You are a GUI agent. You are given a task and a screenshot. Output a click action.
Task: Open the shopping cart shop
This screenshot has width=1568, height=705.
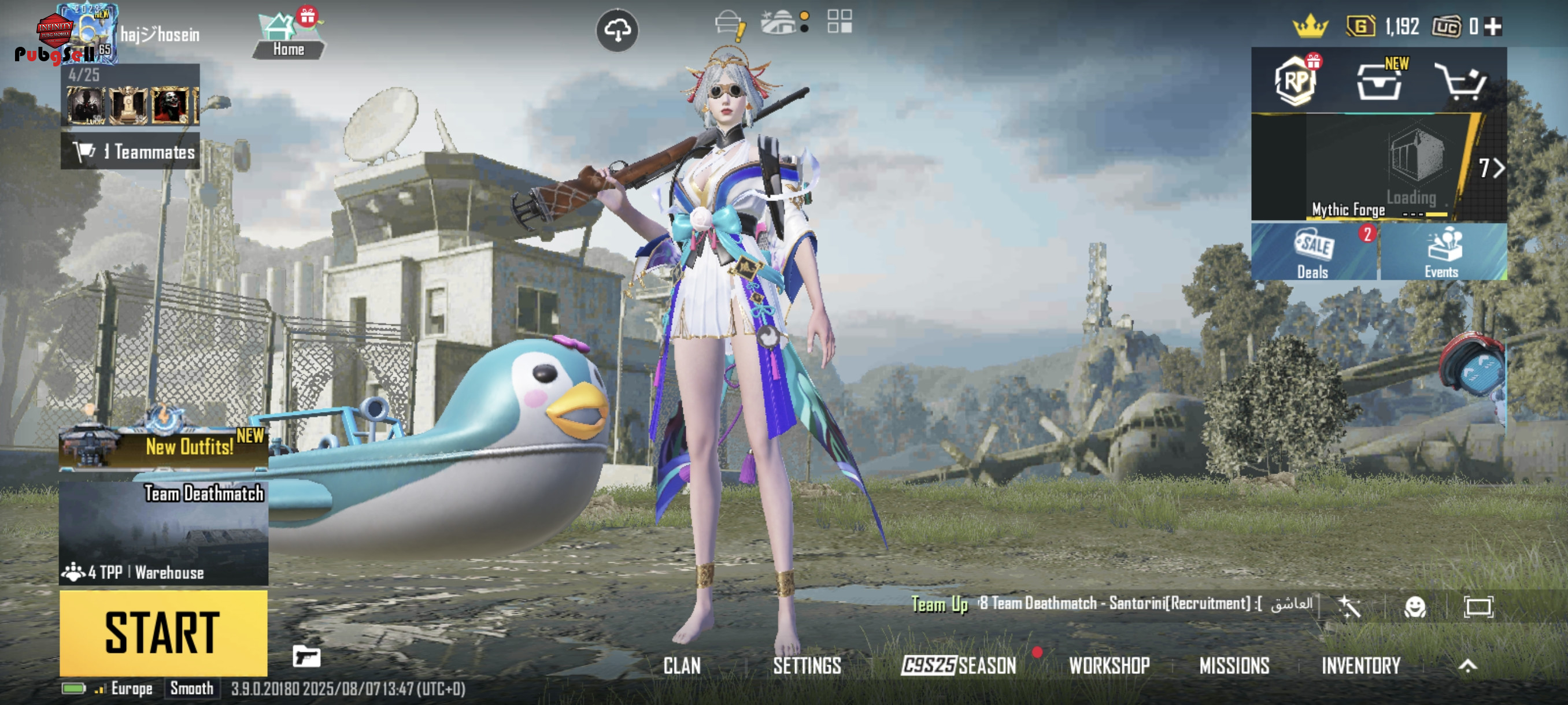[x=1461, y=81]
